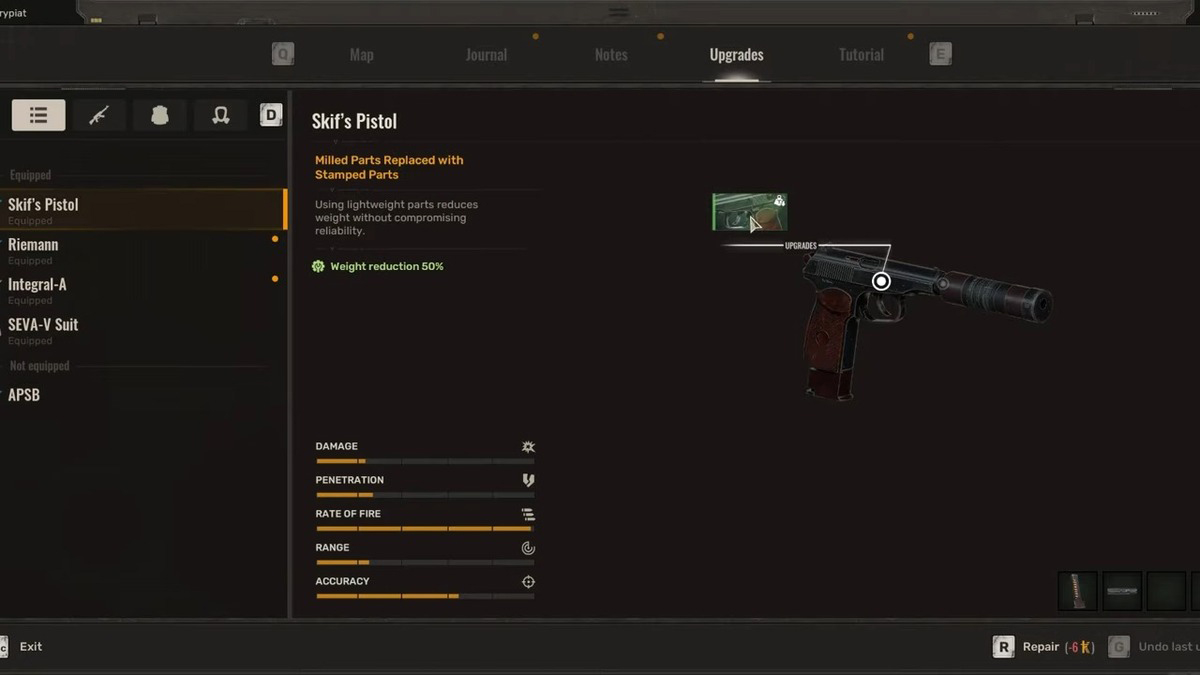
Task: Go to the Tutorial tab
Action: coord(861,55)
